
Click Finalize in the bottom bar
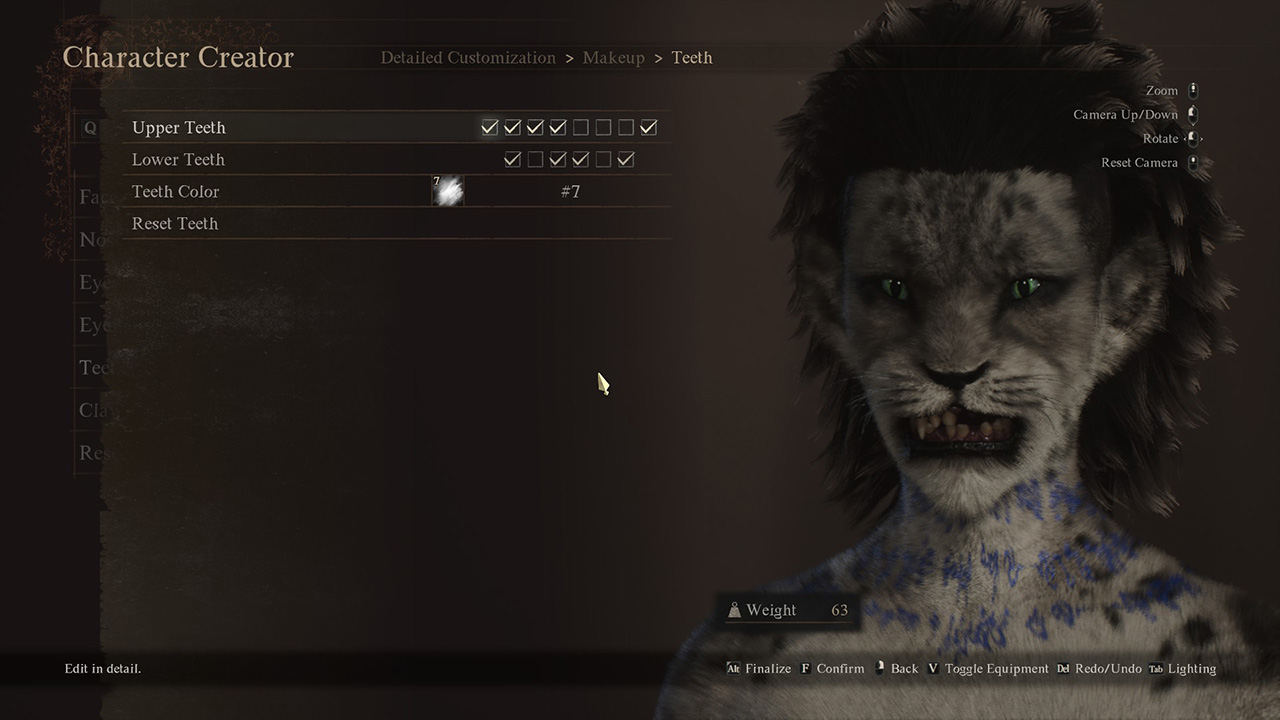point(767,669)
